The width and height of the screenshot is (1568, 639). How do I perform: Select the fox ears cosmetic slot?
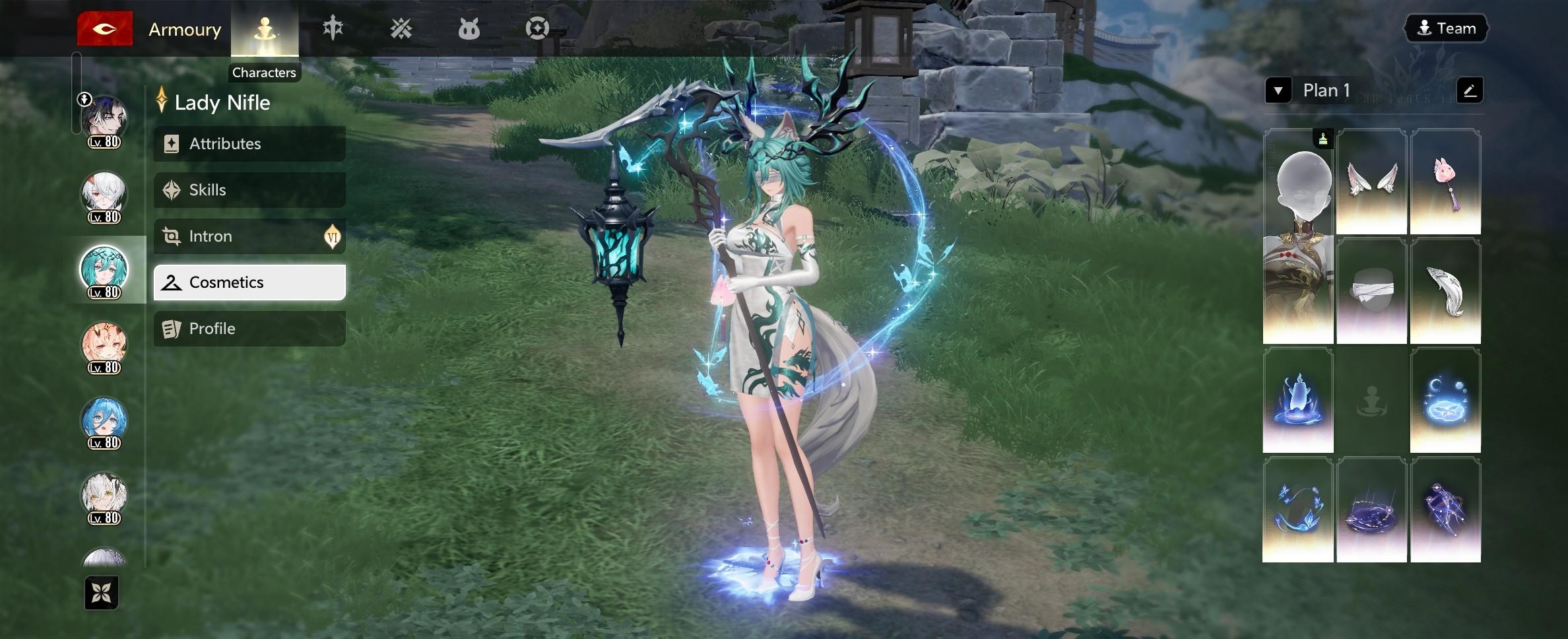pos(1371,182)
